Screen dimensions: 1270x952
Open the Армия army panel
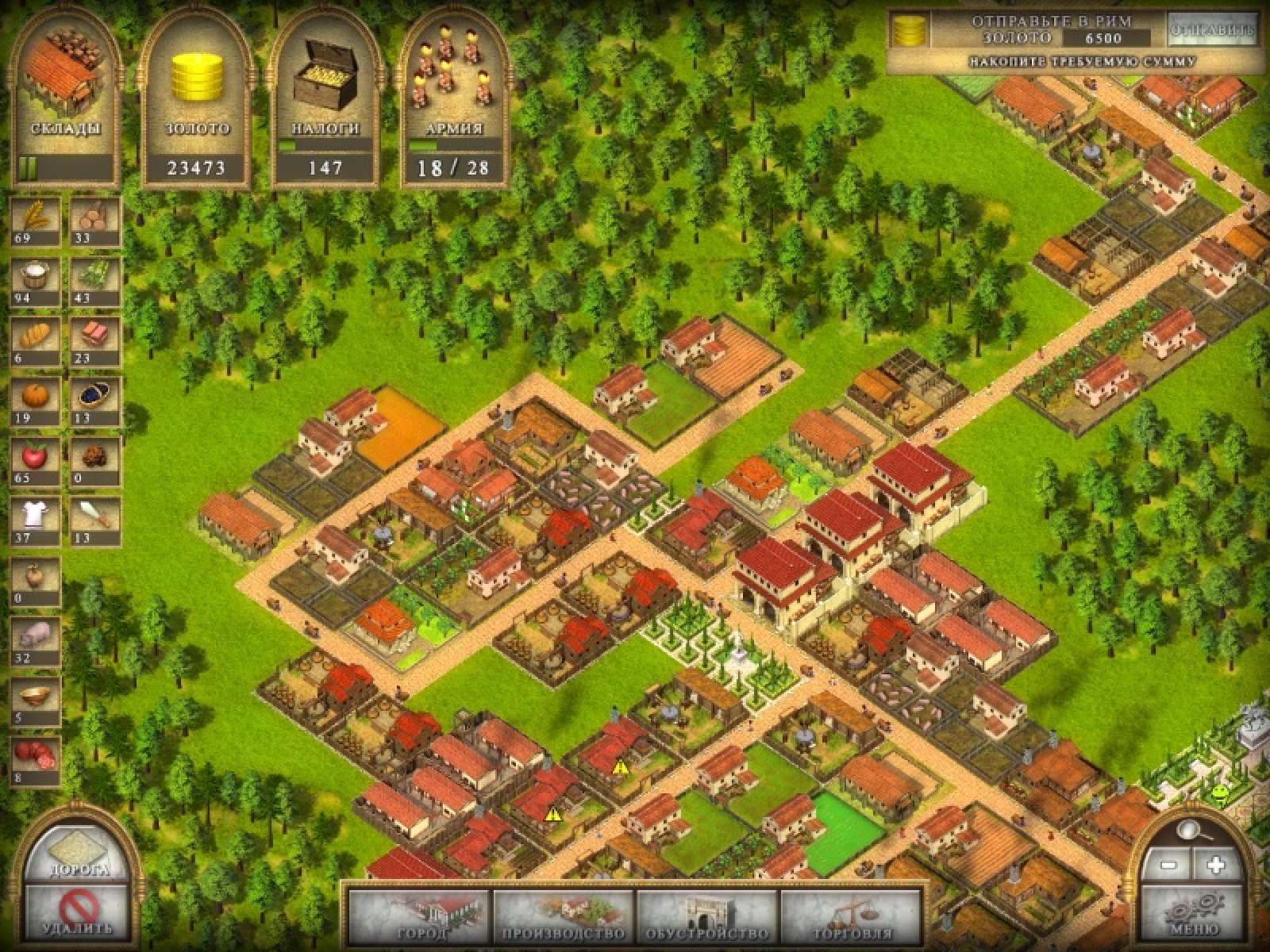pos(454,99)
